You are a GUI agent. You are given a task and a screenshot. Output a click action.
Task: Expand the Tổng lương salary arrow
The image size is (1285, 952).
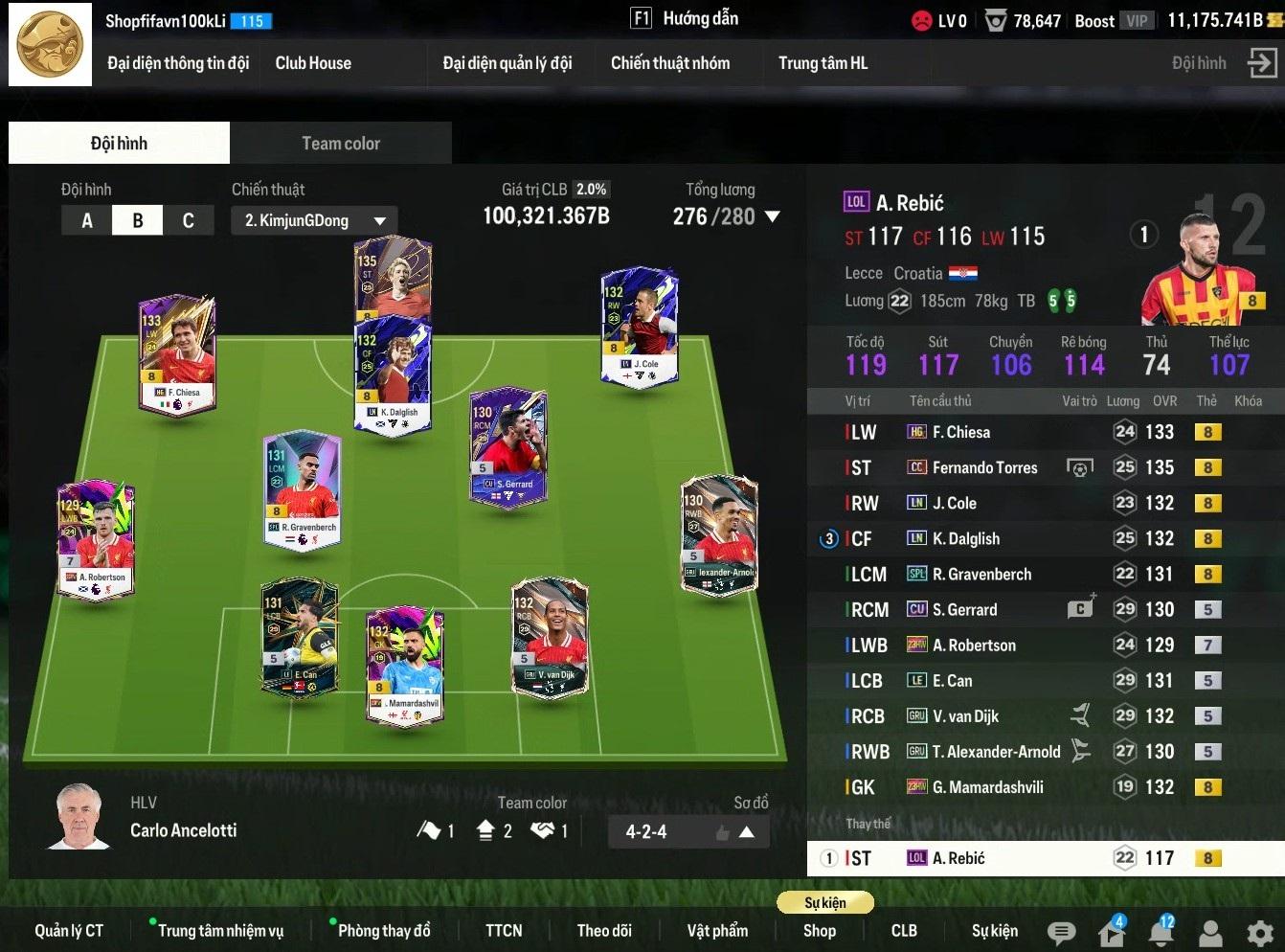coord(771,216)
